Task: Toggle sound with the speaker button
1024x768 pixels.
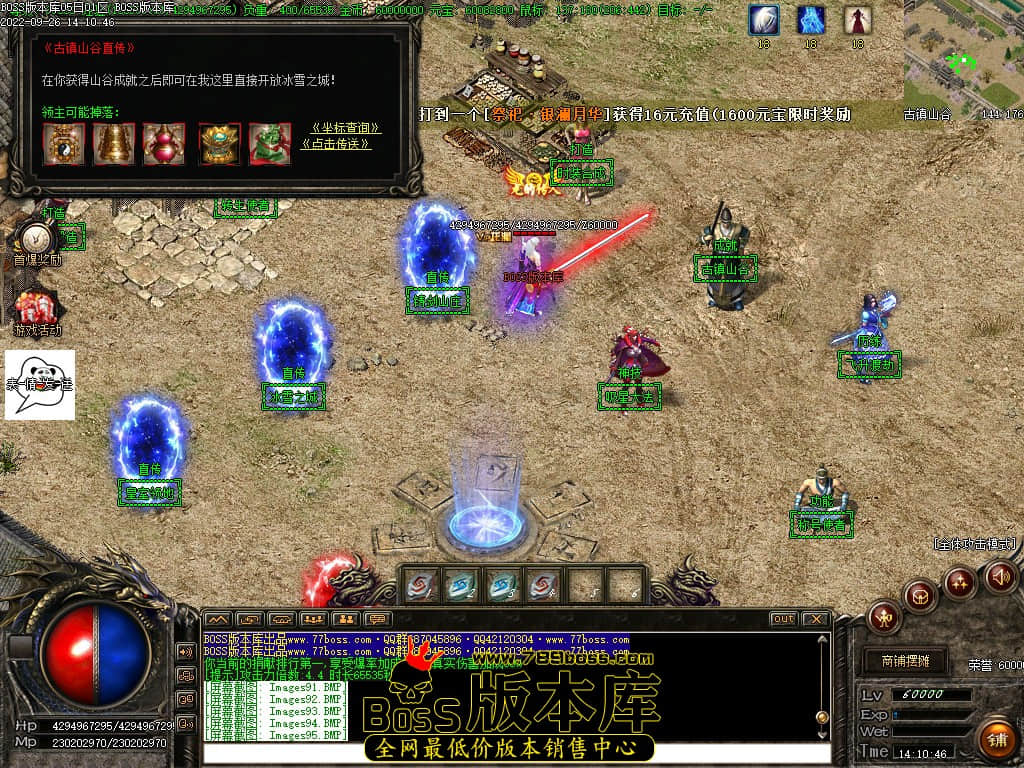Action: click(x=1000, y=576)
